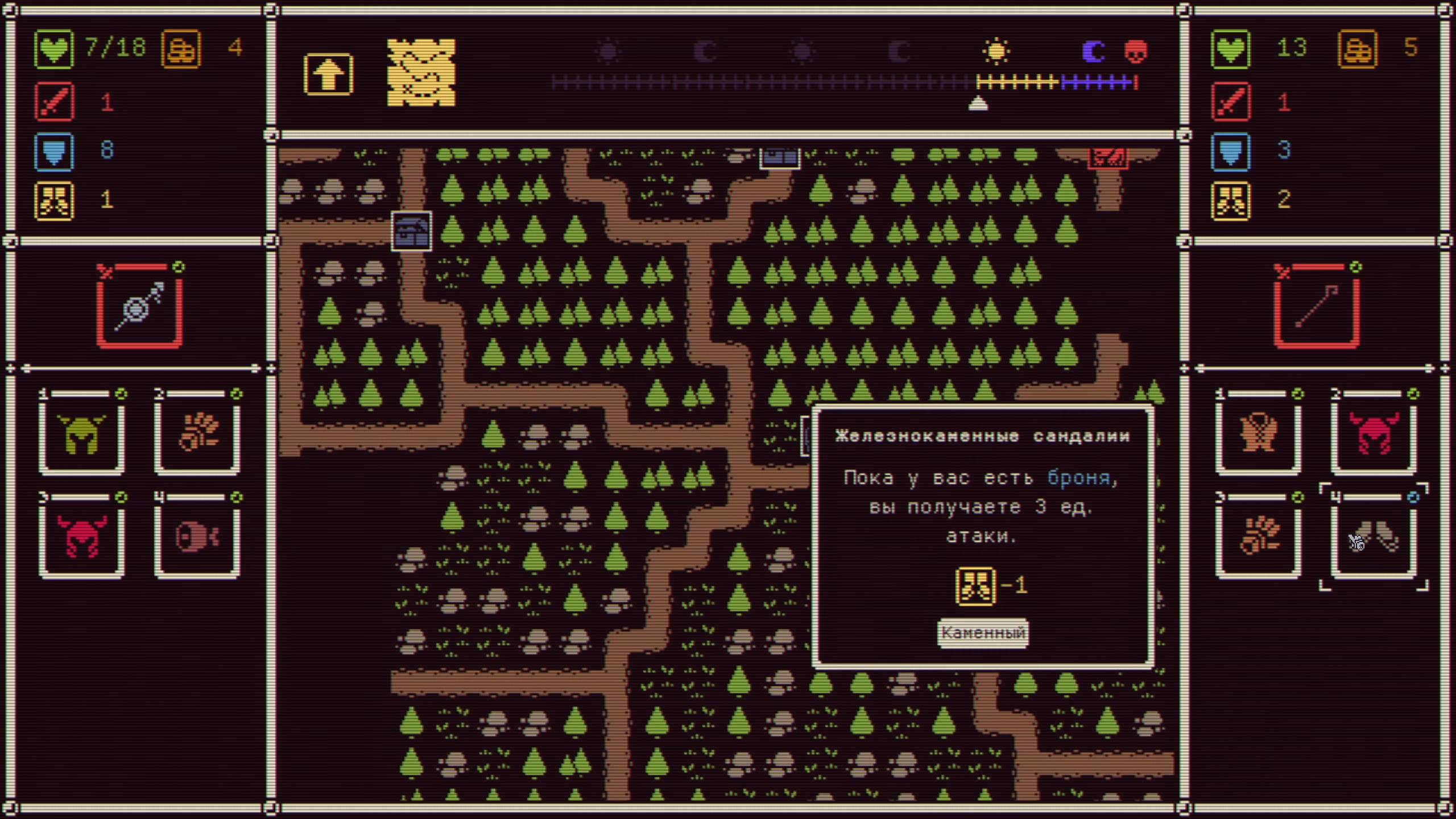Select the orange chest armor slot
This screenshot has height=819, width=1456.
(x=1258, y=435)
